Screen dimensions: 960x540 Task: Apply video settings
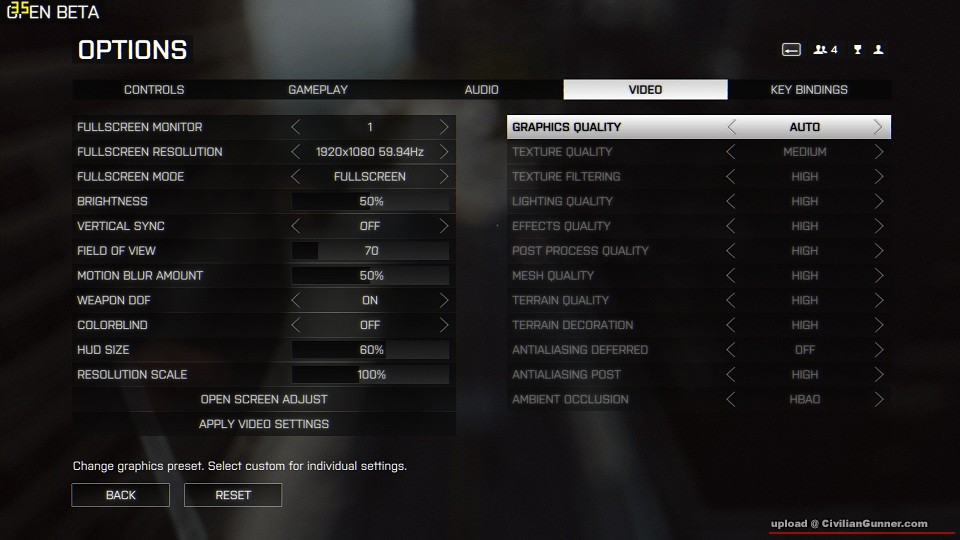[264, 424]
